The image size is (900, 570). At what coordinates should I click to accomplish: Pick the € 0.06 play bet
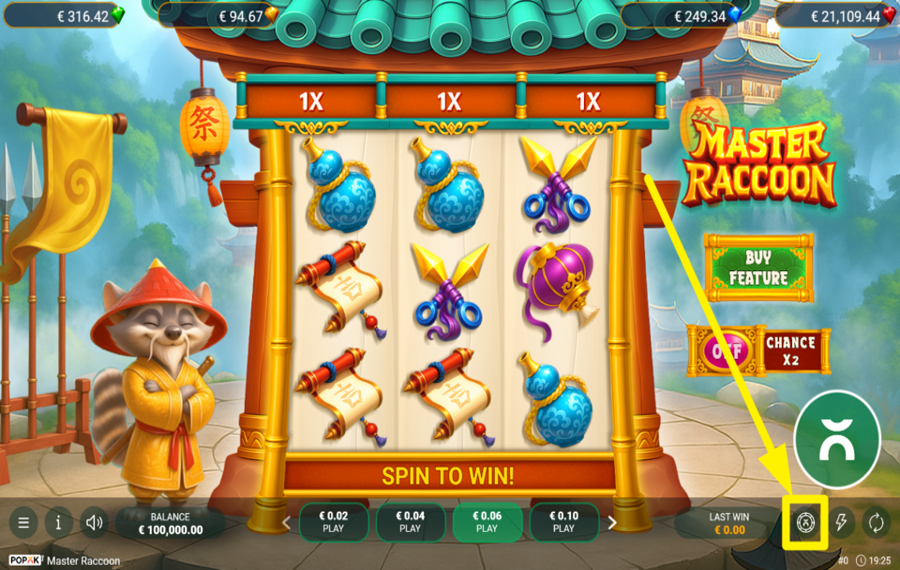tap(486, 522)
